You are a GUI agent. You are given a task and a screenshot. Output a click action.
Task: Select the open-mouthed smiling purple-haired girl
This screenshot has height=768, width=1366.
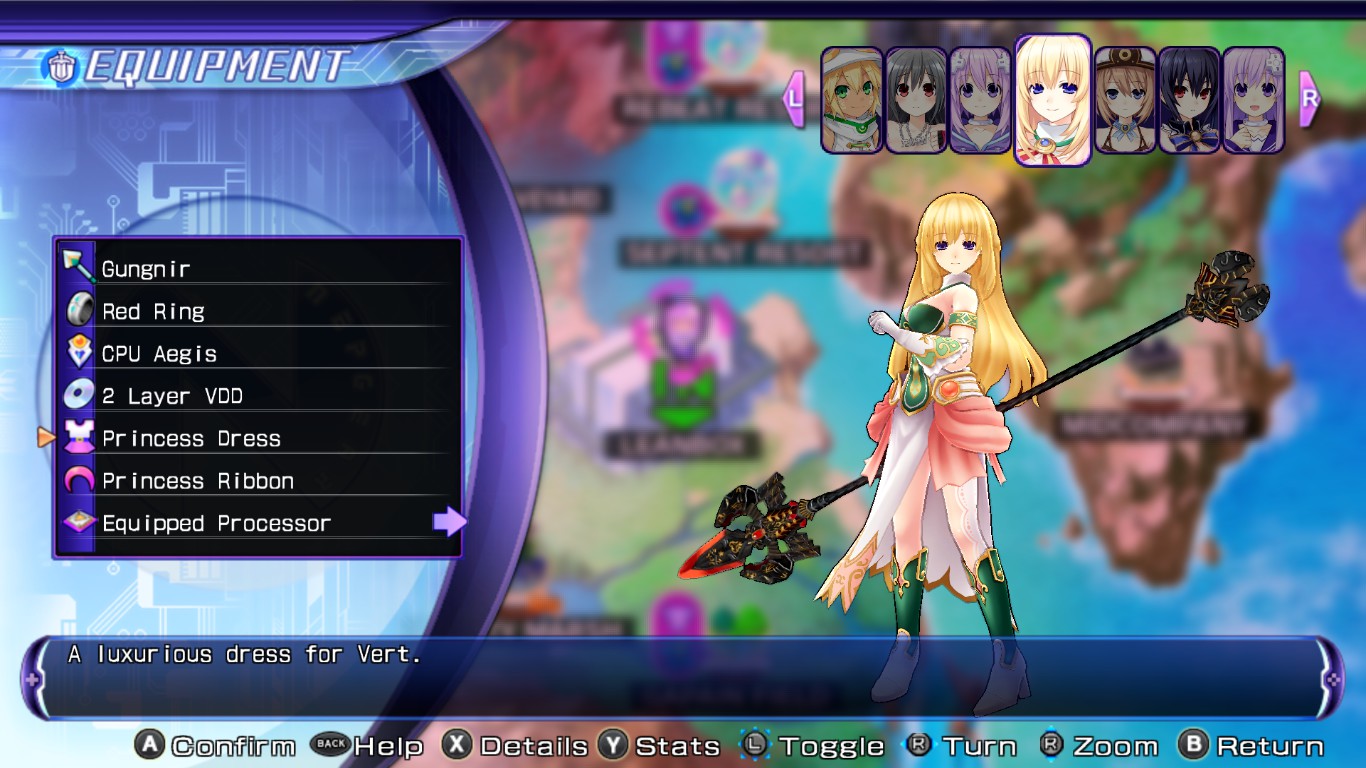pos(1253,100)
